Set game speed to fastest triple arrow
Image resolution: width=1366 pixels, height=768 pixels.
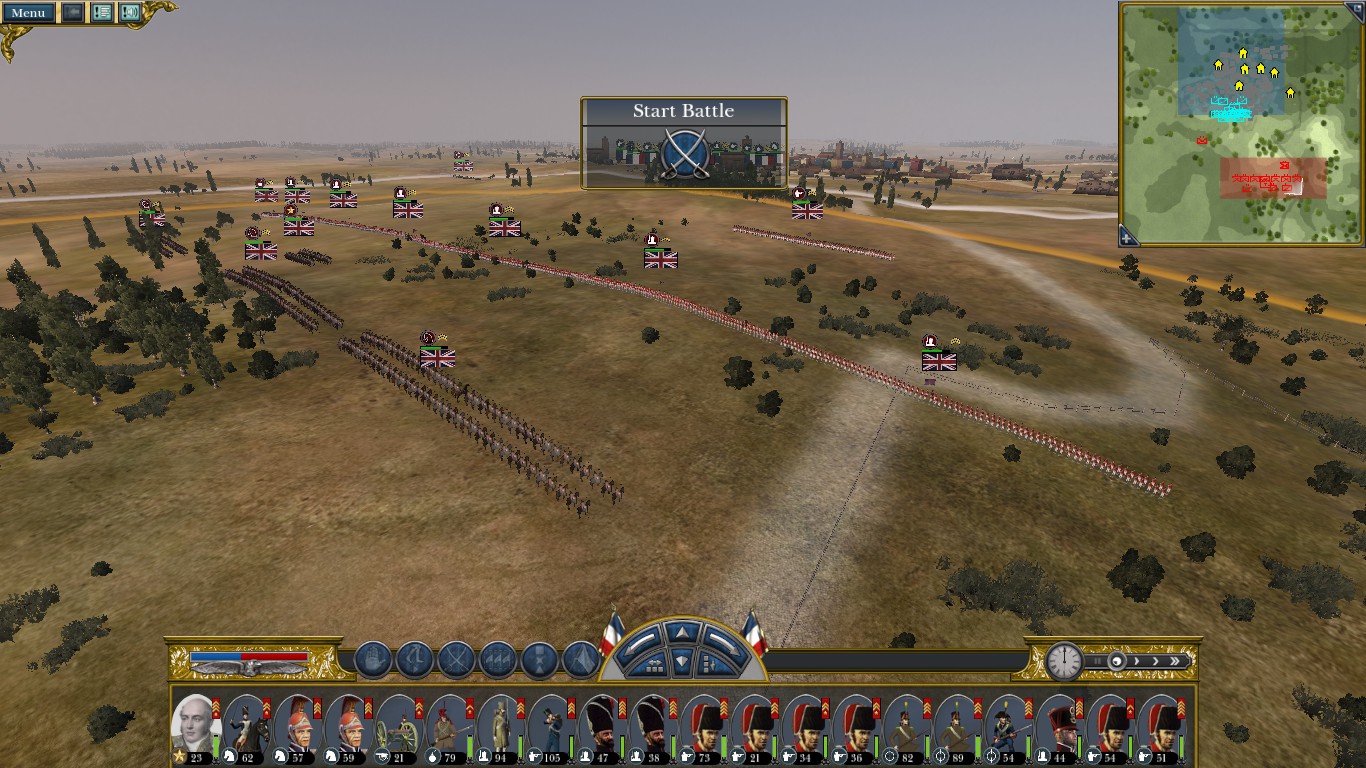[x=1179, y=661]
